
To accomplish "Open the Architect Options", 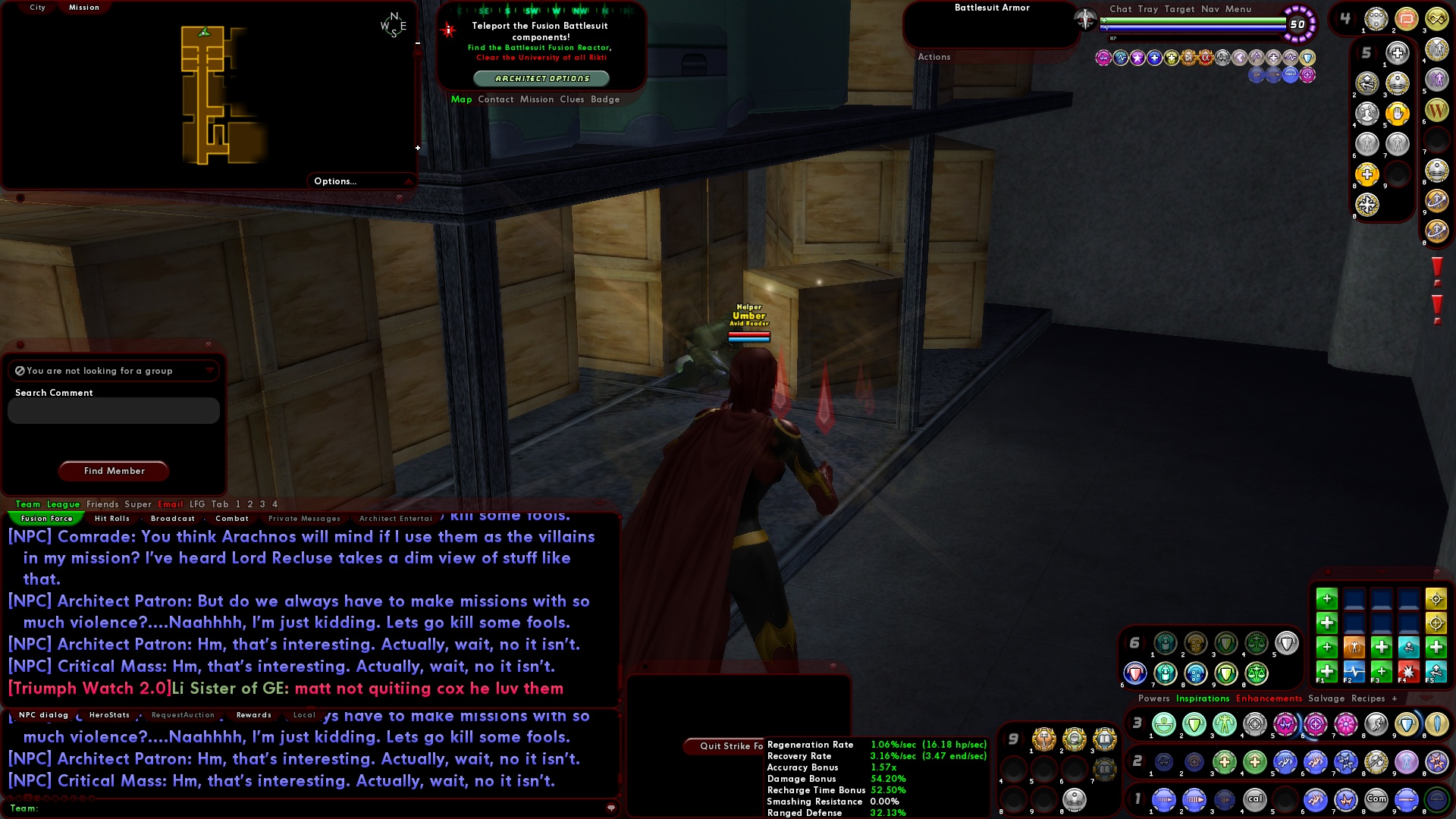I will [543, 78].
